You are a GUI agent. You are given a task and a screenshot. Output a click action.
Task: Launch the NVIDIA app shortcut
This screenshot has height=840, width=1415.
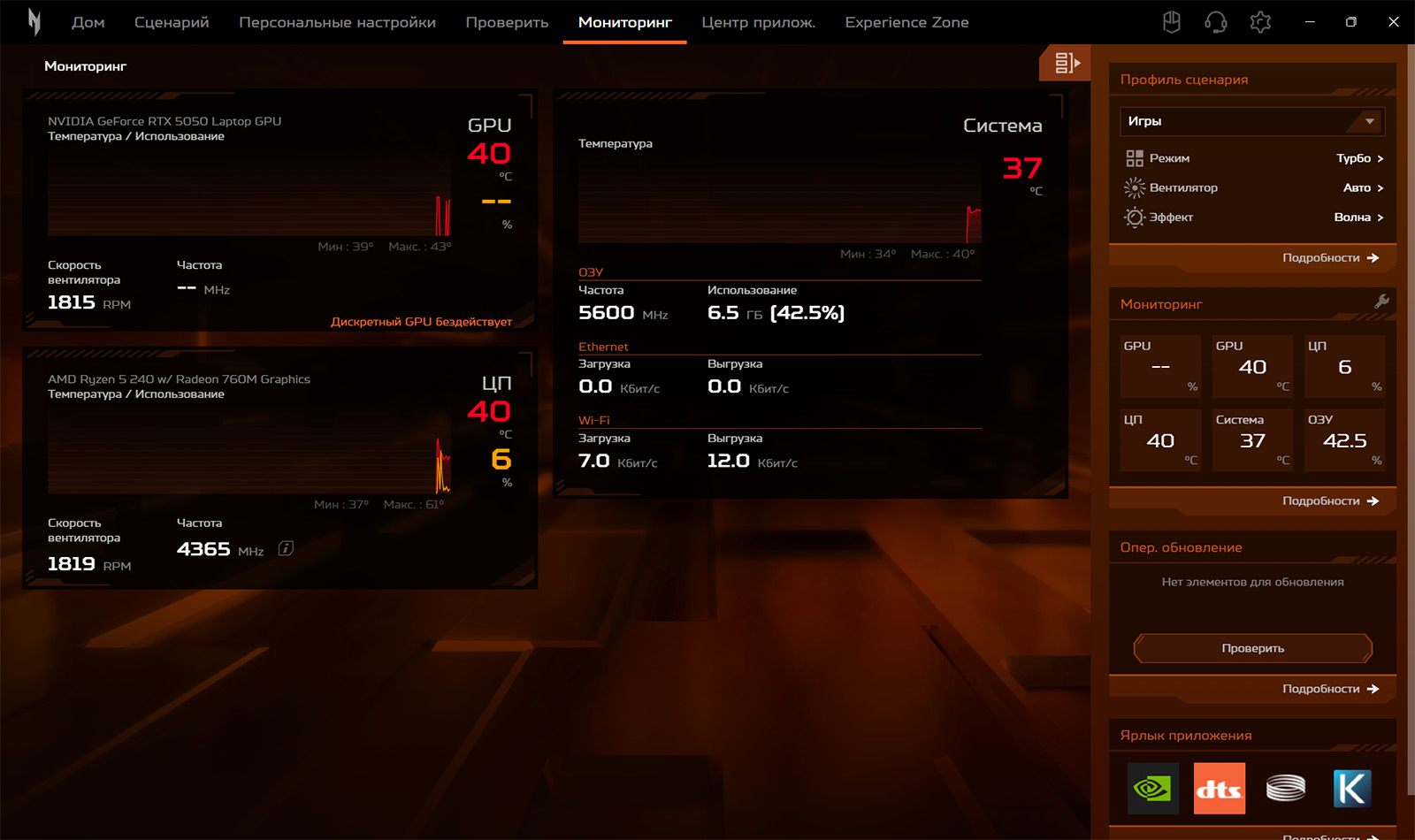click(x=1152, y=788)
